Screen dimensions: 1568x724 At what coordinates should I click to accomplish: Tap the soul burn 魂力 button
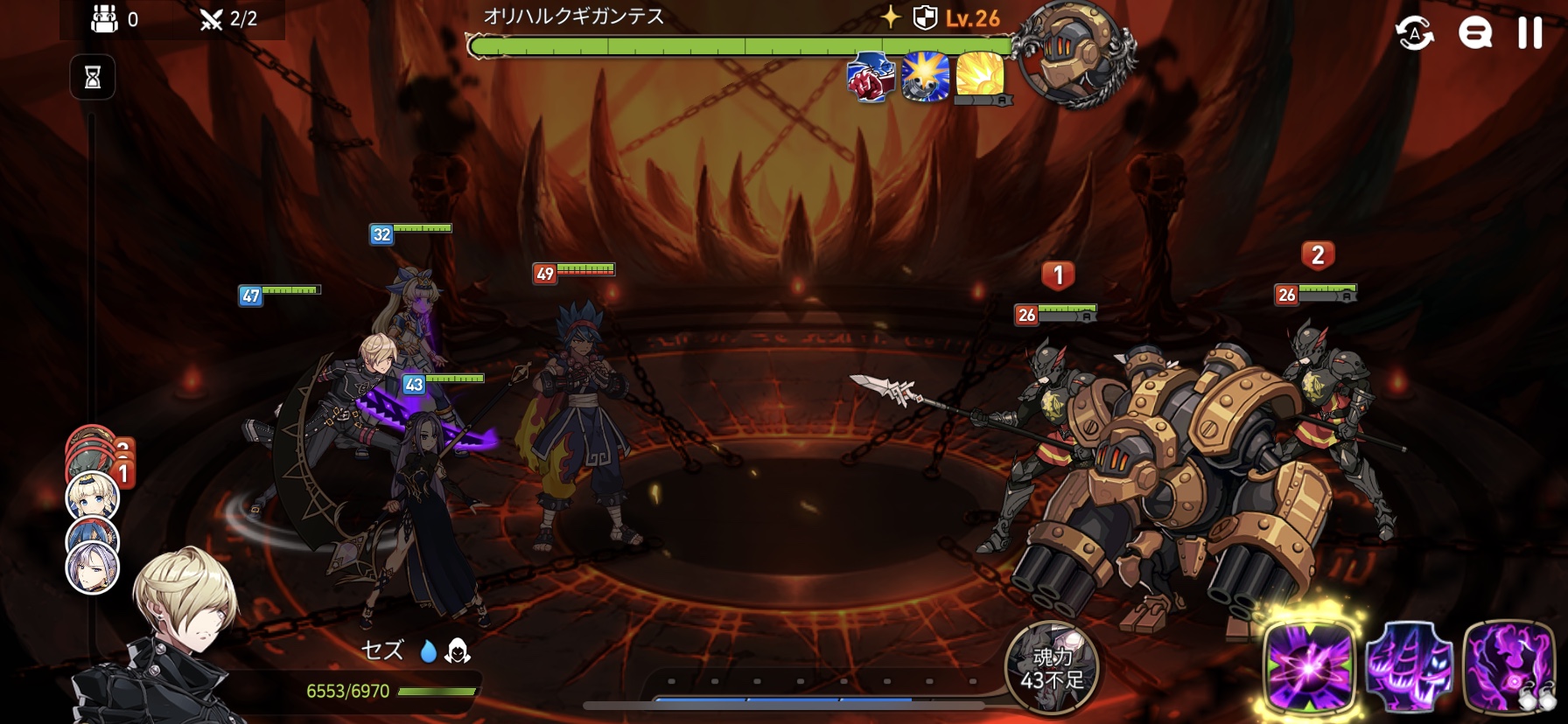[1052, 668]
